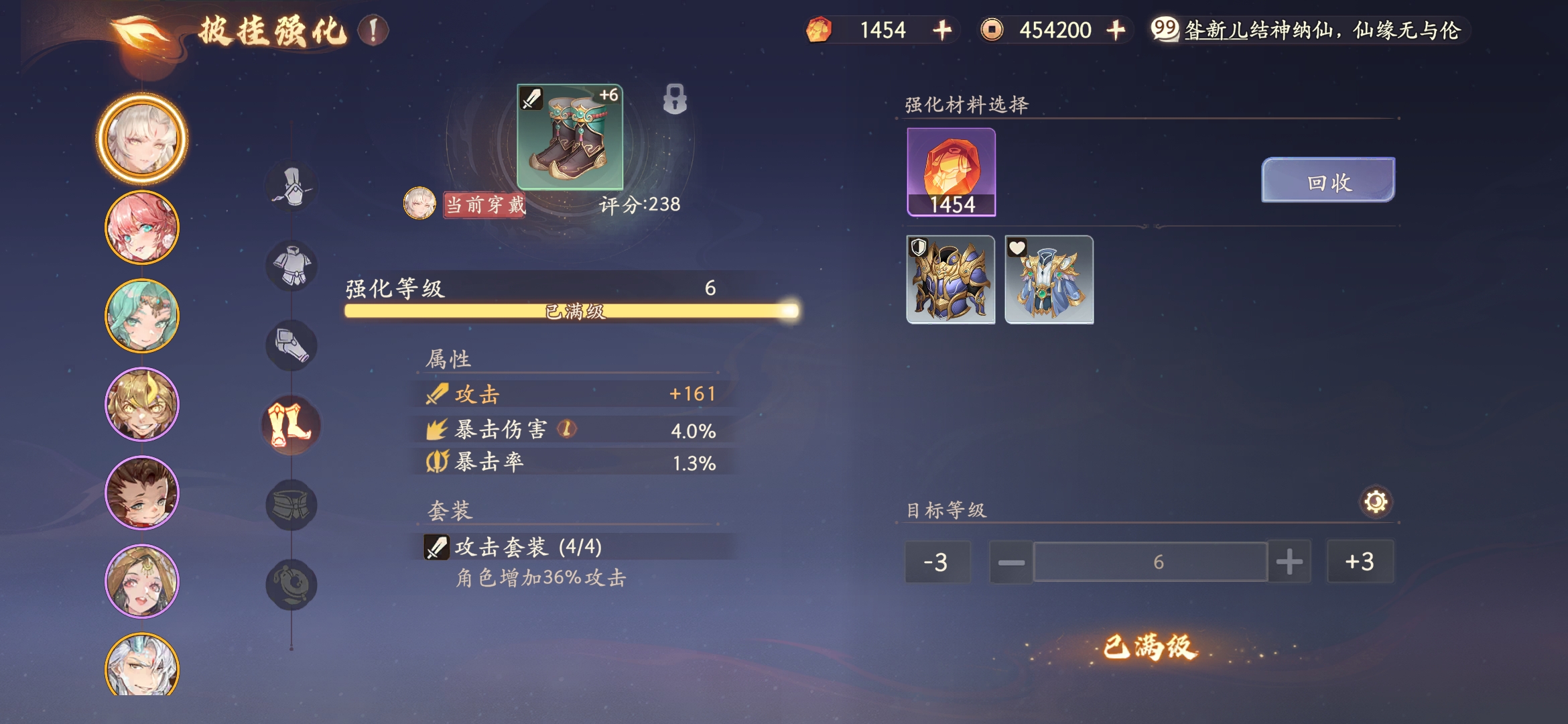The height and width of the screenshot is (724, 1568).
Task: Open the 披挂强化 info exclamation icon
Action: 373,31
